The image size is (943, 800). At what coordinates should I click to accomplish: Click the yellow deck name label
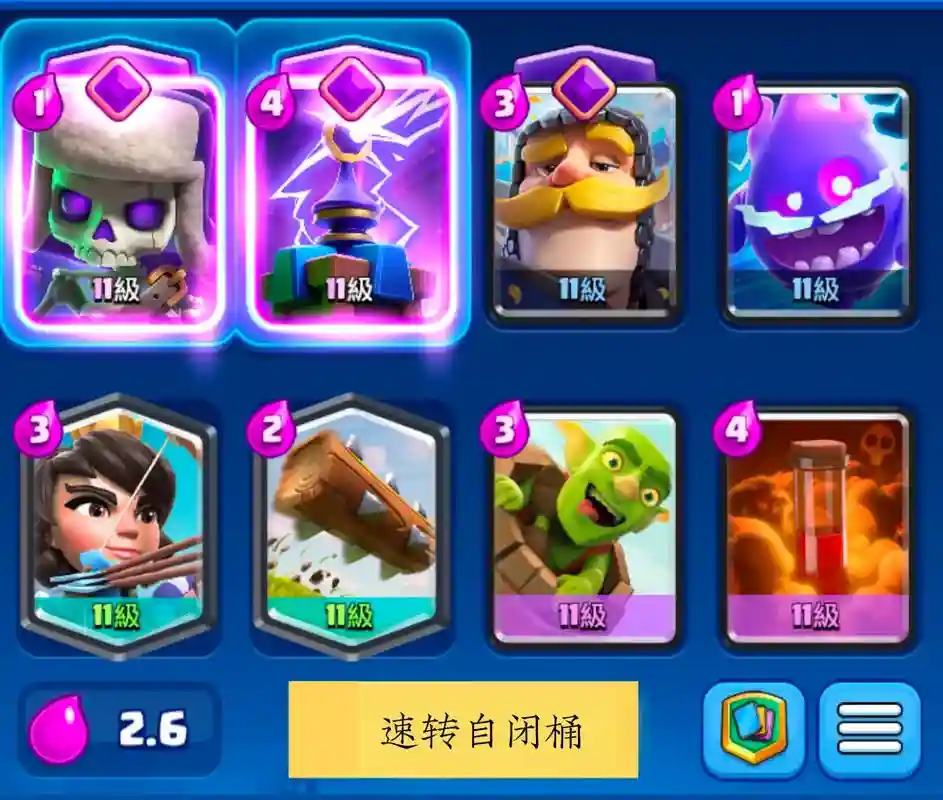[x=463, y=730]
